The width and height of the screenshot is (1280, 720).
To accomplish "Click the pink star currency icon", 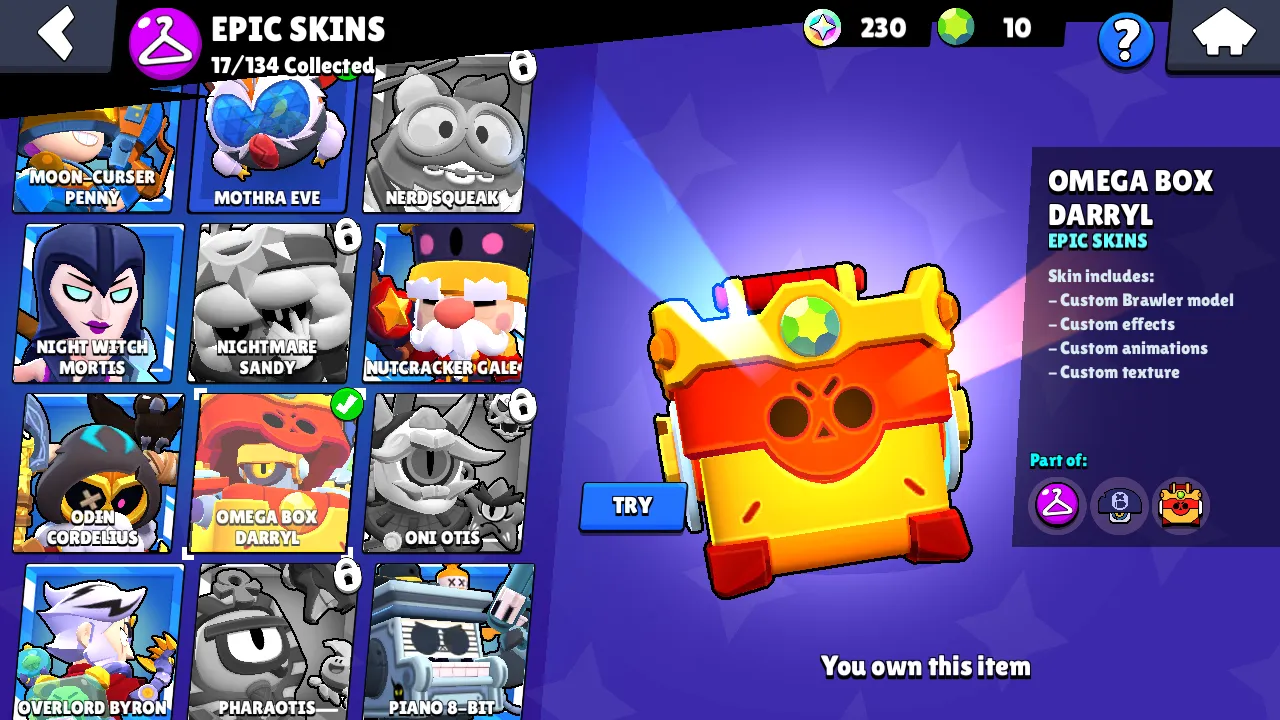I will pos(821,28).
